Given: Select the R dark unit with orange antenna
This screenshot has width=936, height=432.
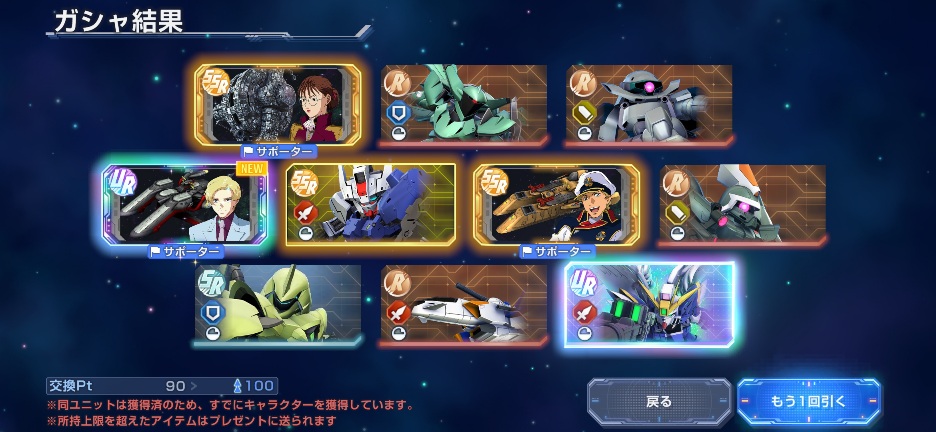Looking at the screenshot, I should [x=742, y=204].
